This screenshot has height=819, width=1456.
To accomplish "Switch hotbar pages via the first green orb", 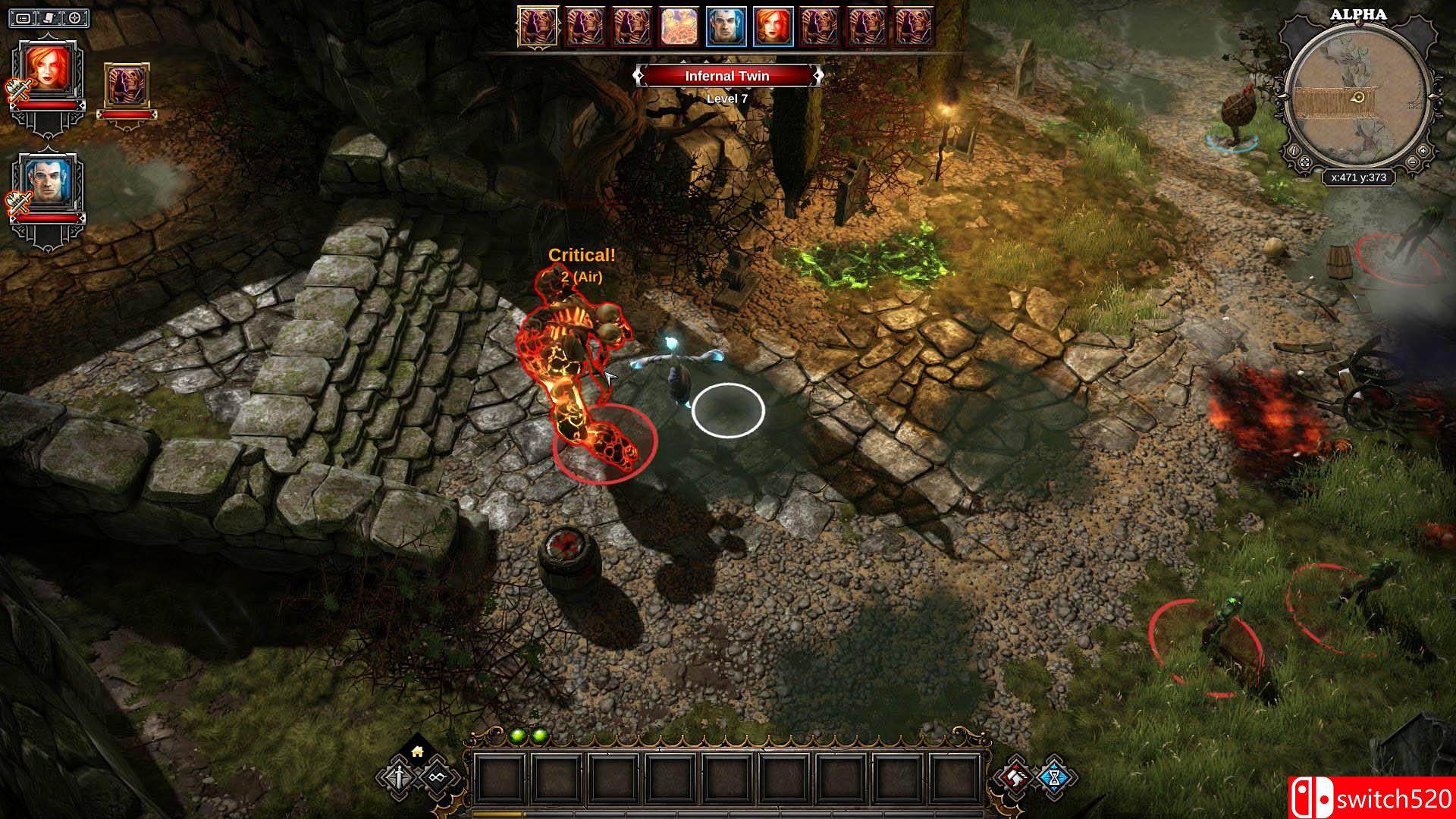I will pyautogui.click(x=517, y=736).
